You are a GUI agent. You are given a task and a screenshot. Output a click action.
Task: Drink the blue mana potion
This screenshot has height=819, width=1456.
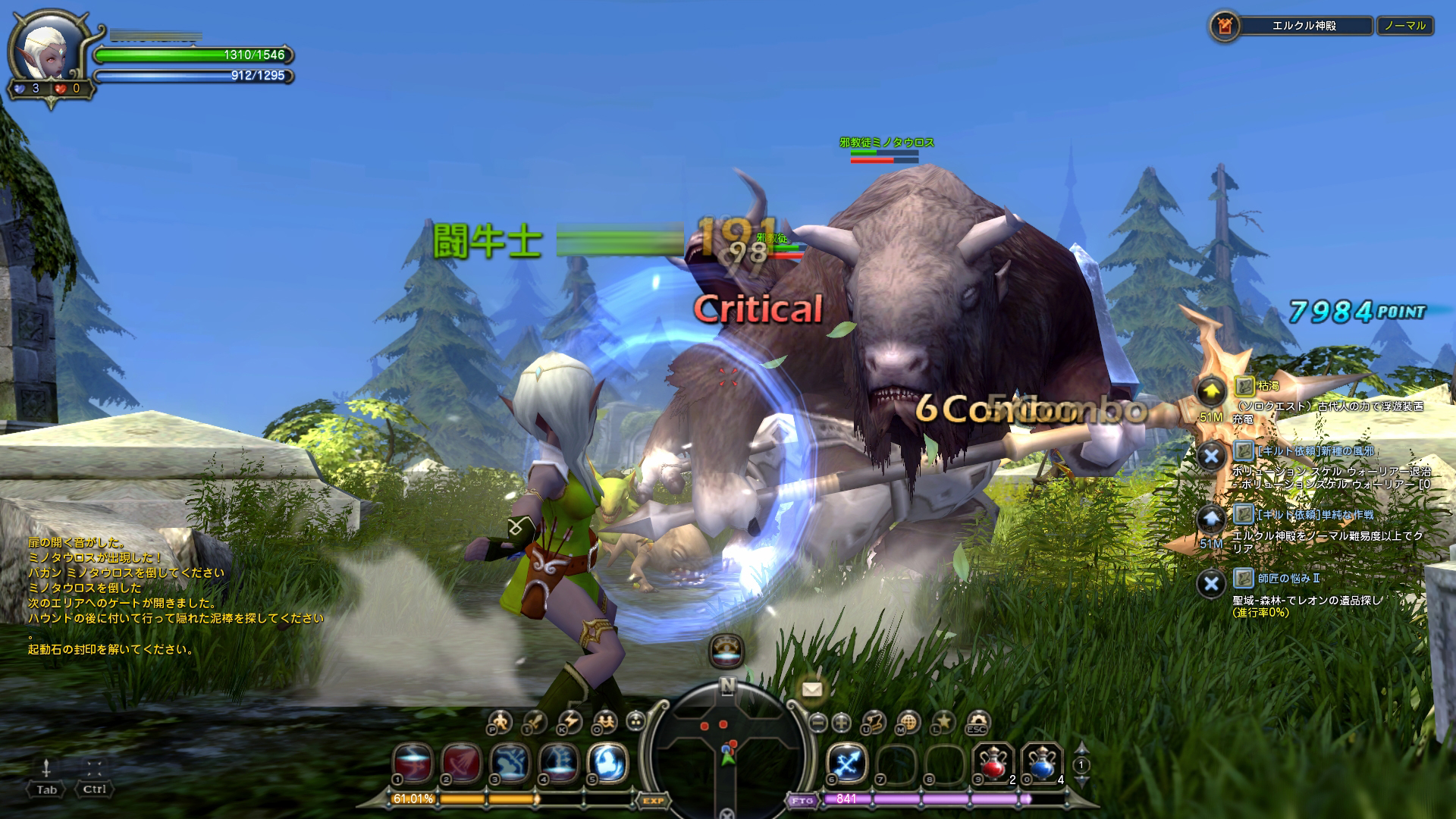click(1042, 761)
